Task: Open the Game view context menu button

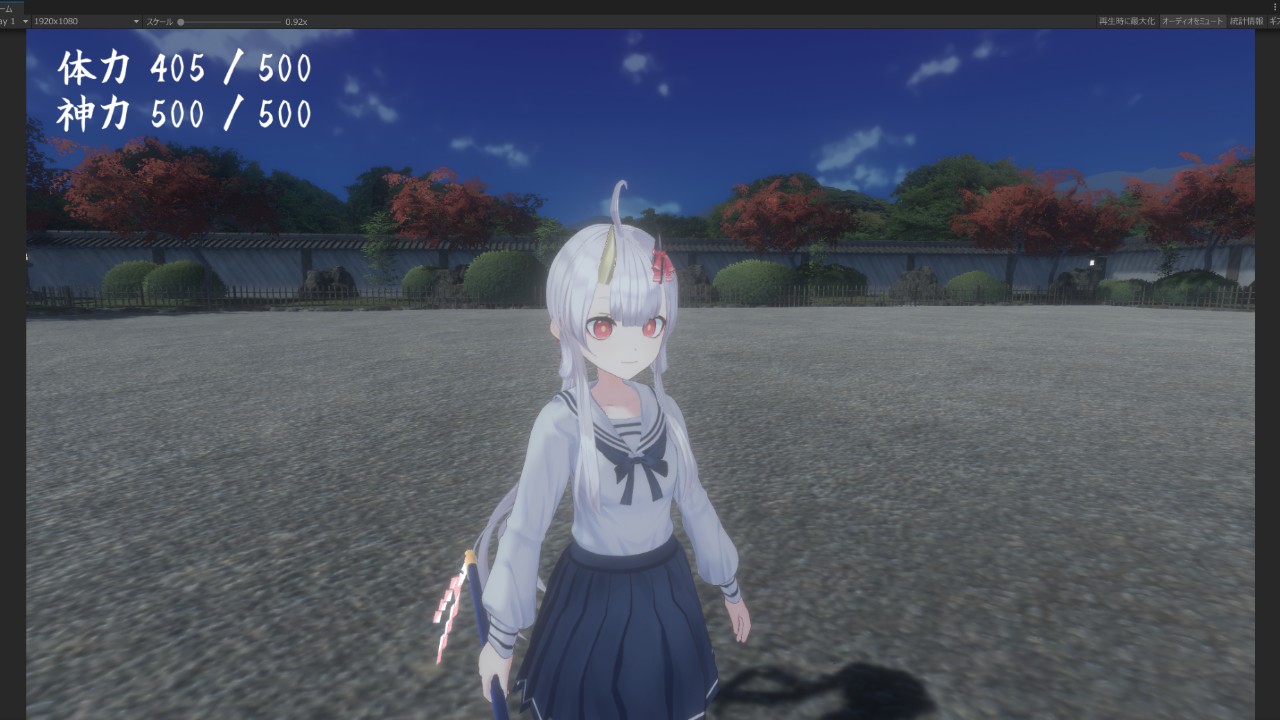Action: pyautogui.click(x=1276, y=5)
